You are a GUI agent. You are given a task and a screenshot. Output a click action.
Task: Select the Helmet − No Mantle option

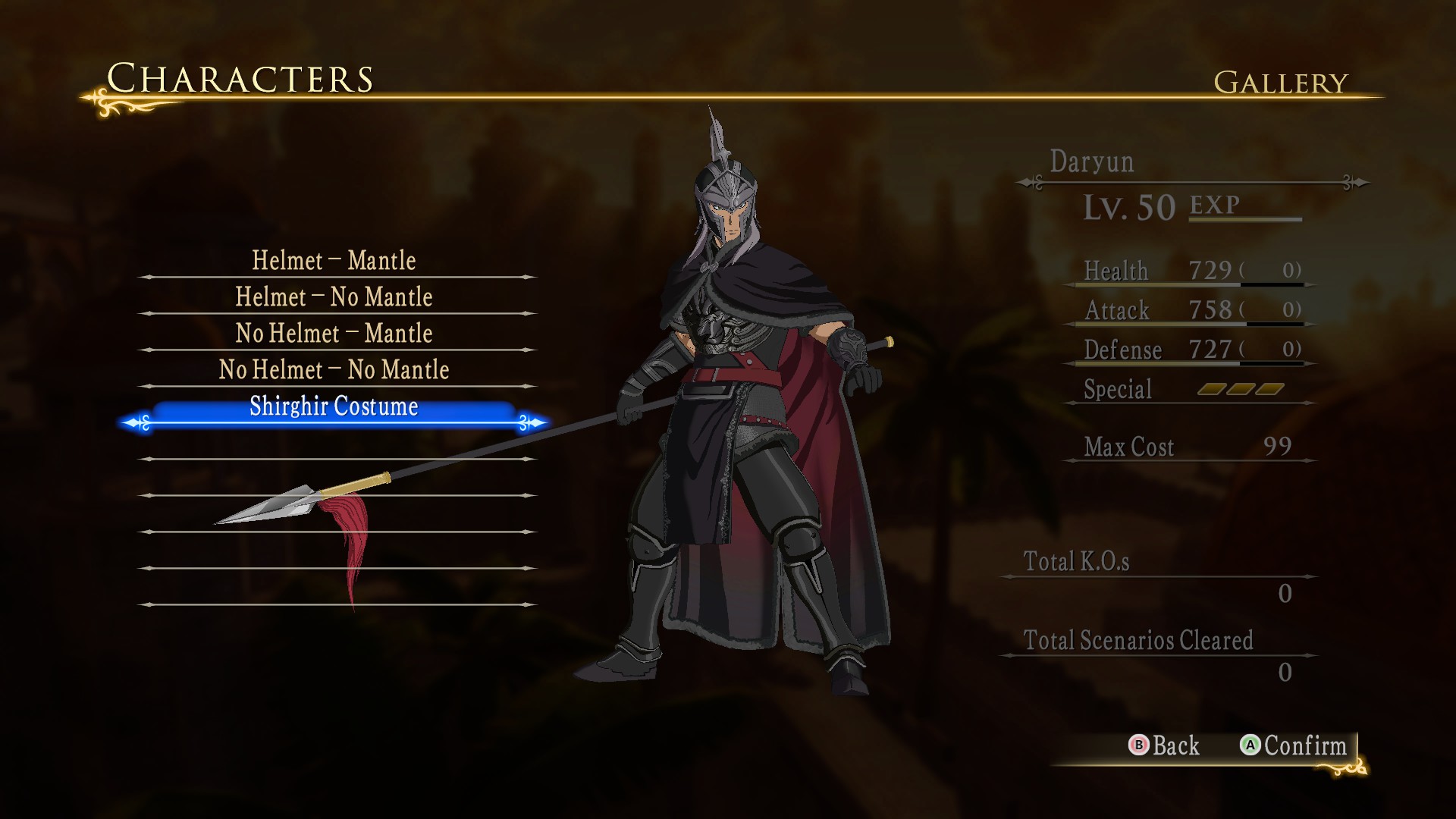334,297
